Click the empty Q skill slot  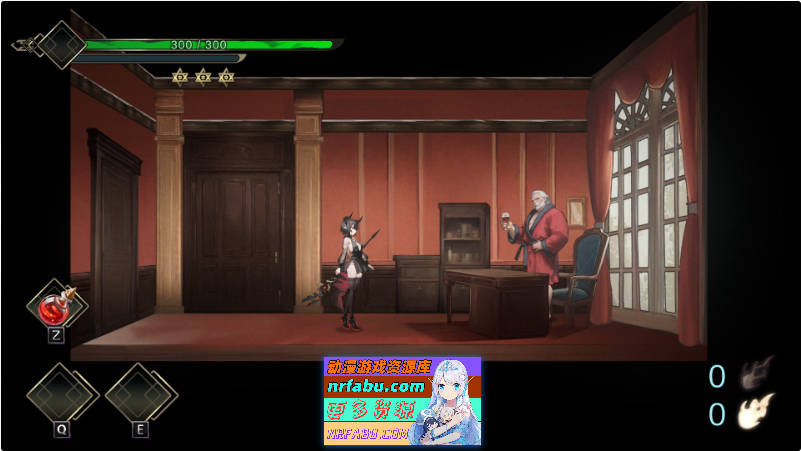point(61,395)
